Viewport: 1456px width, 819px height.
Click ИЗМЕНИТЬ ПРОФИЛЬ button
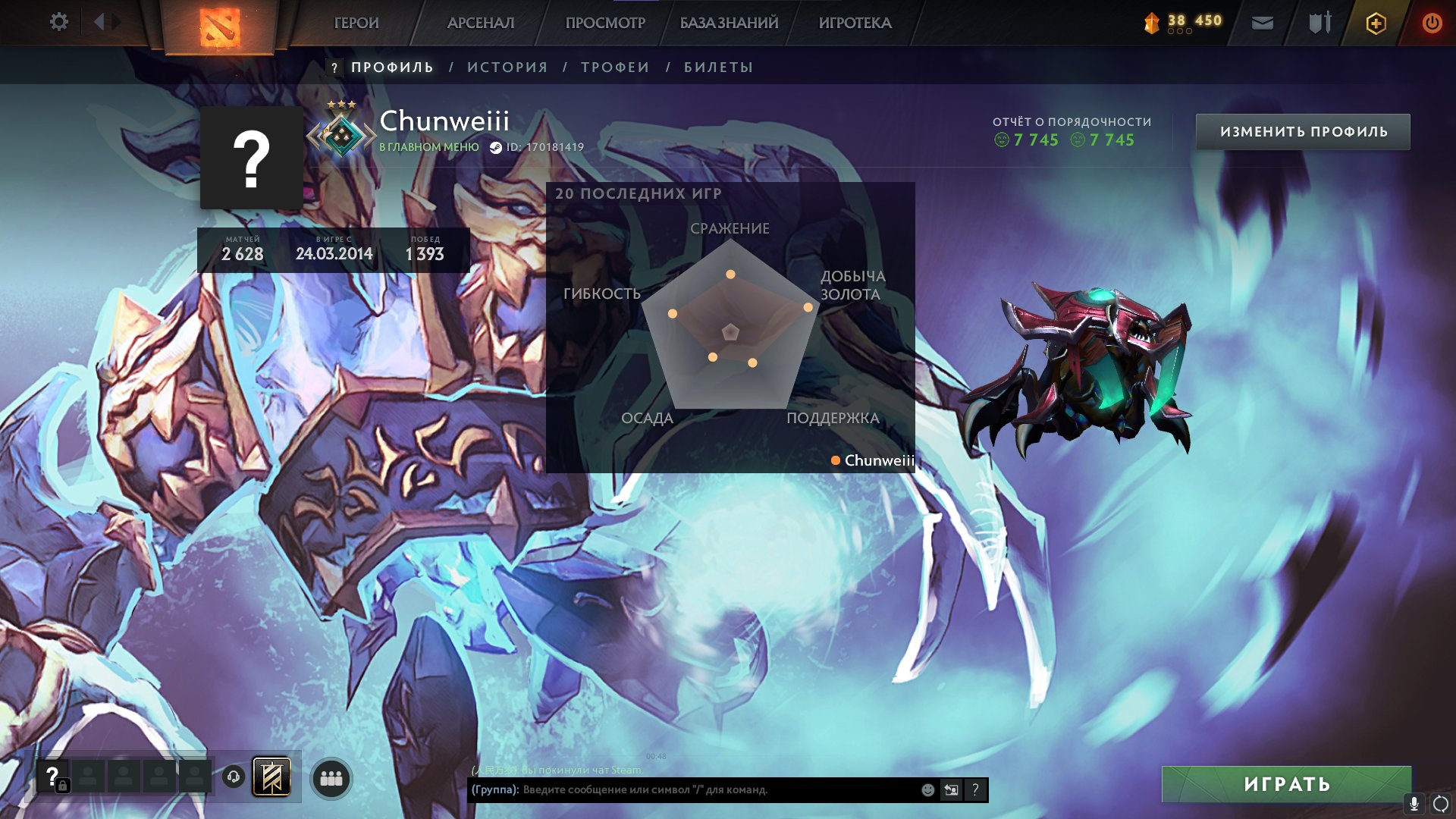pyautogui.click(x=1302, y=130)
